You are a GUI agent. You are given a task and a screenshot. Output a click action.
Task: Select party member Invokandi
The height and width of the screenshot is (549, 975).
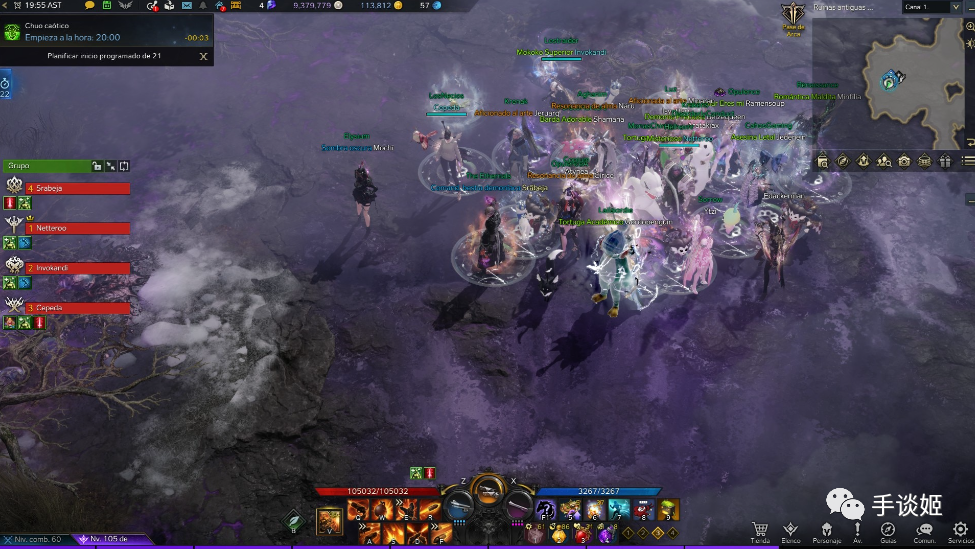pyautogui.click(x=80, y=268)
